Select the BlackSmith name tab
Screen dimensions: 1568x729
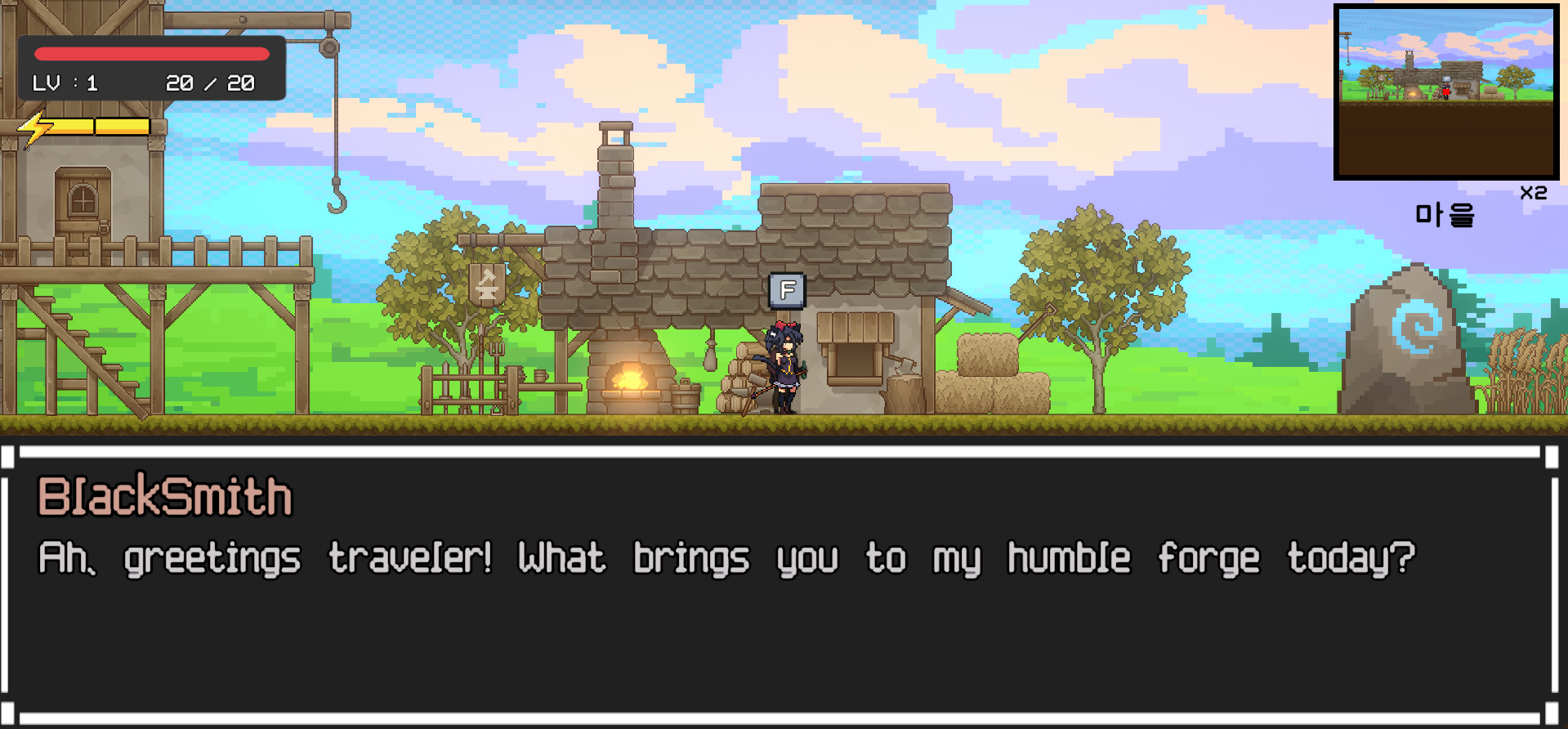165,495
